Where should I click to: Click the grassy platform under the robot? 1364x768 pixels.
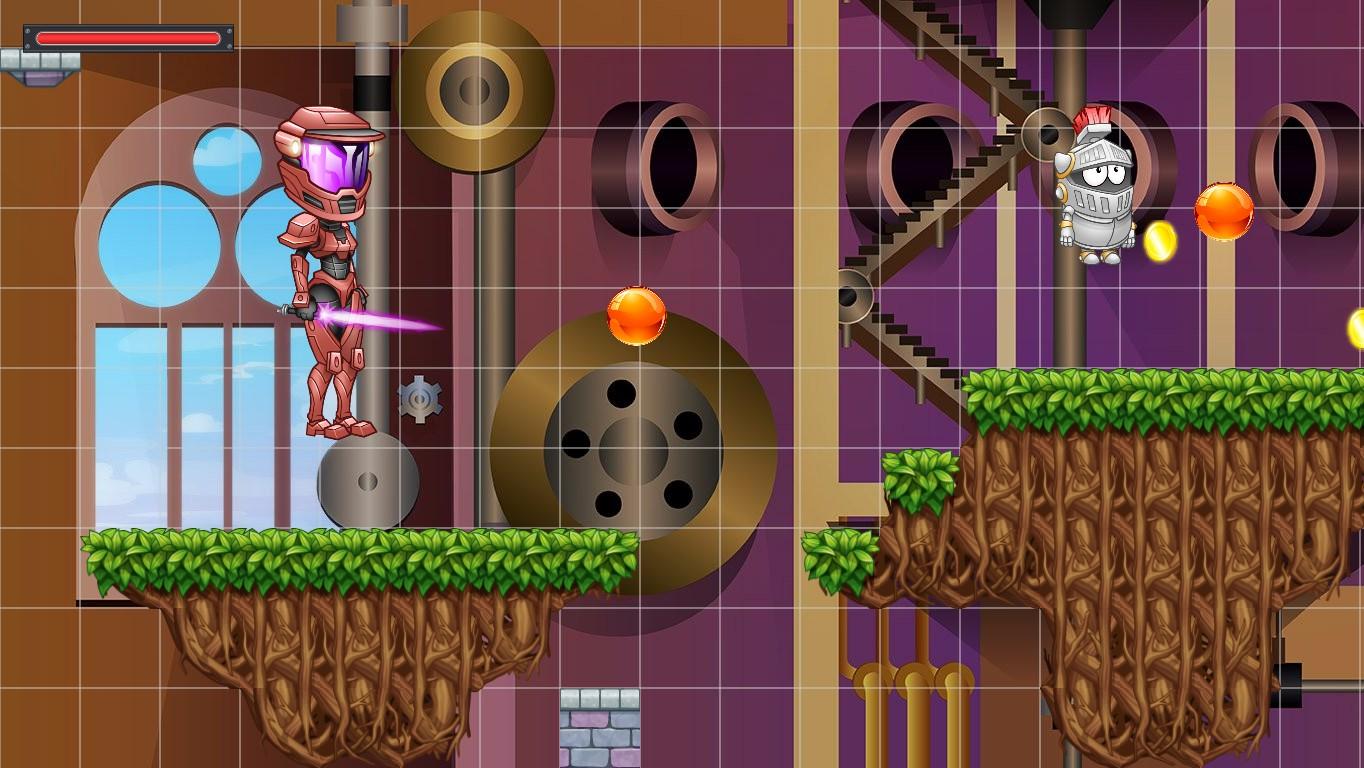pos(330,555)
